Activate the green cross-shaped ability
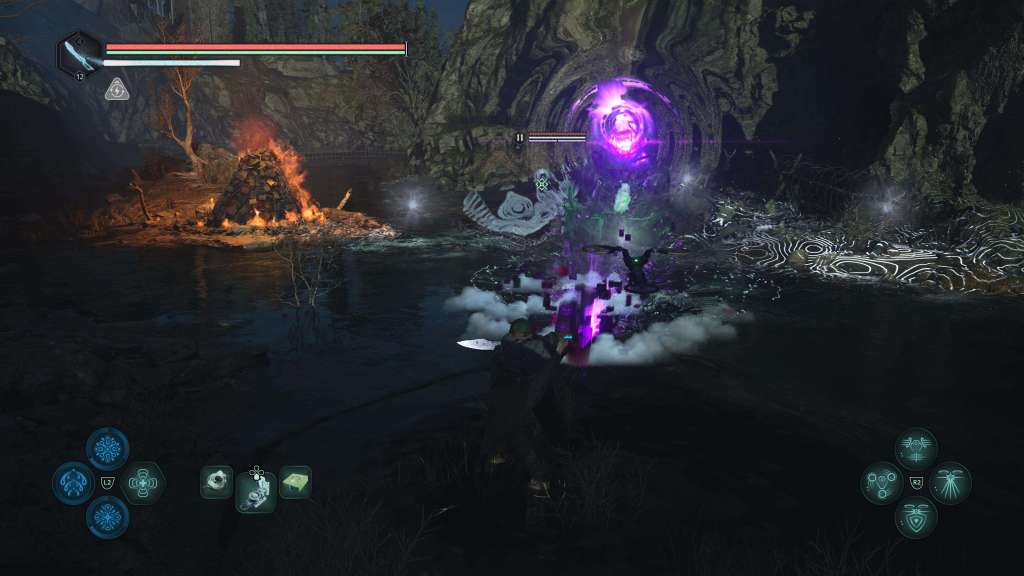Screen dimensions: 1024x576 tap(144, 483)
